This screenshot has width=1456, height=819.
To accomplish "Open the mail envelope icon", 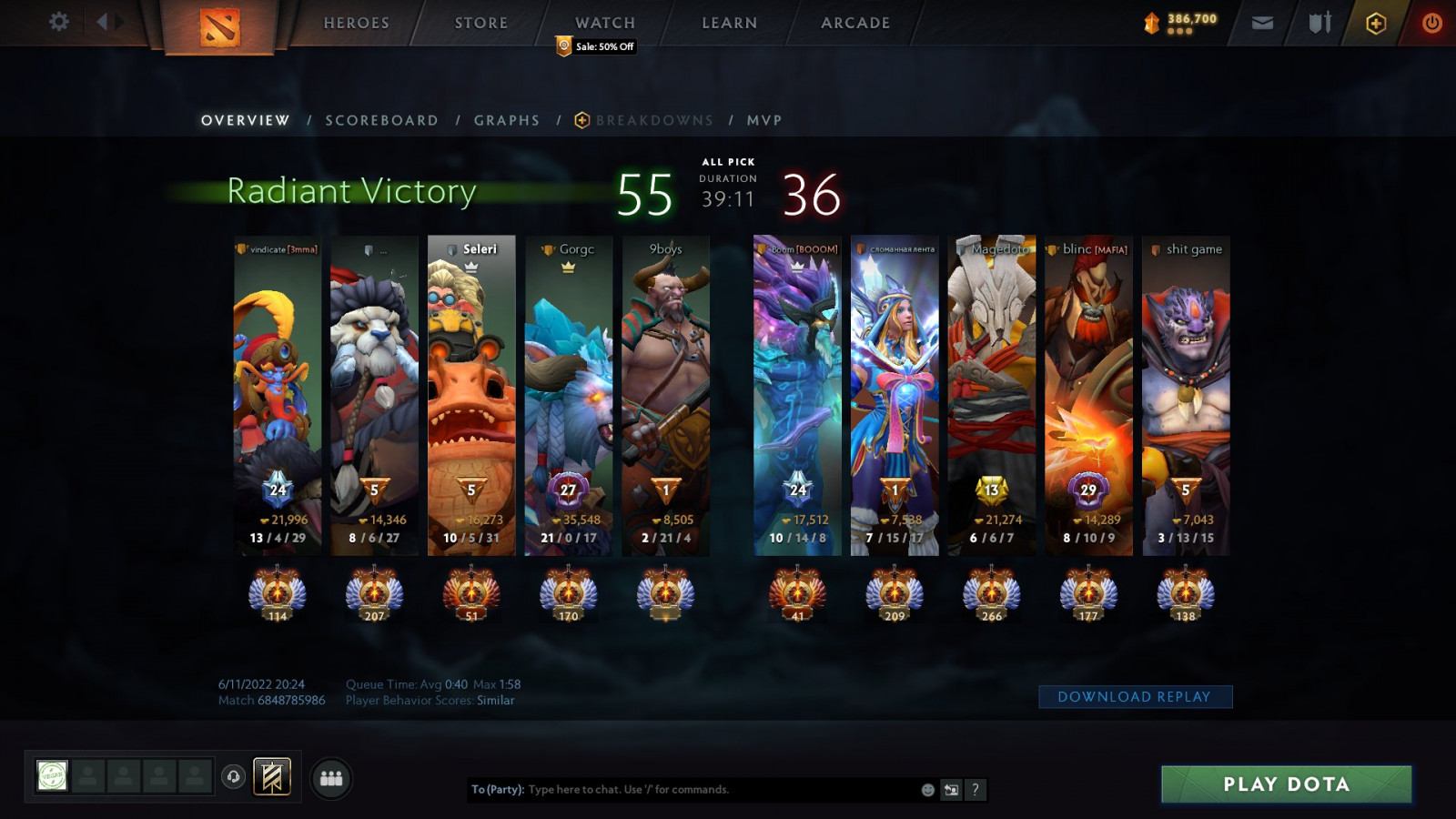I will click(1262, 23).
